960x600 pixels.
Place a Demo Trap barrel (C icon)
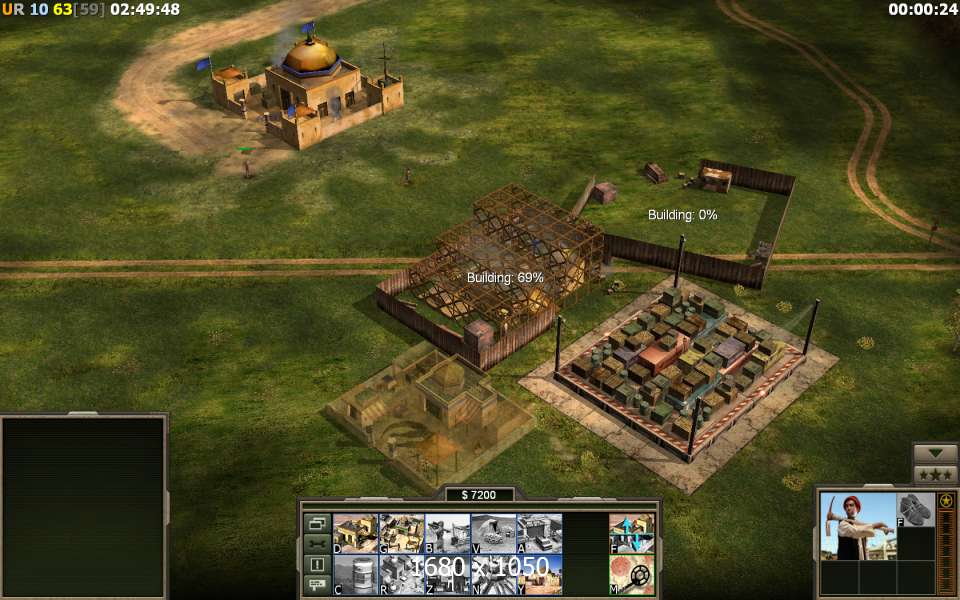point(355,575)
